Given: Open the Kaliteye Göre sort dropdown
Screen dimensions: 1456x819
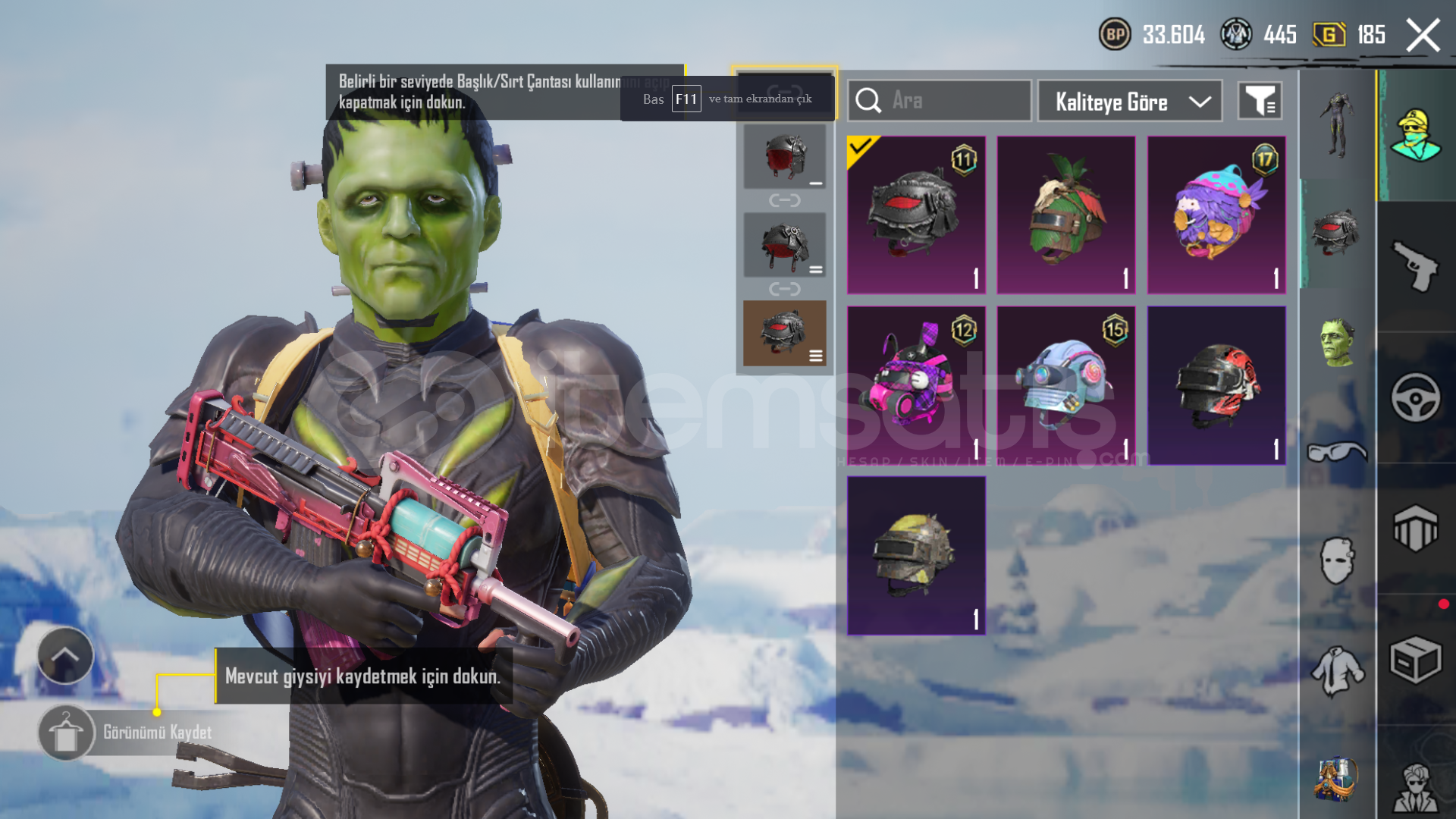Looking at the screenshot, I should click(x=1129, y=101).
